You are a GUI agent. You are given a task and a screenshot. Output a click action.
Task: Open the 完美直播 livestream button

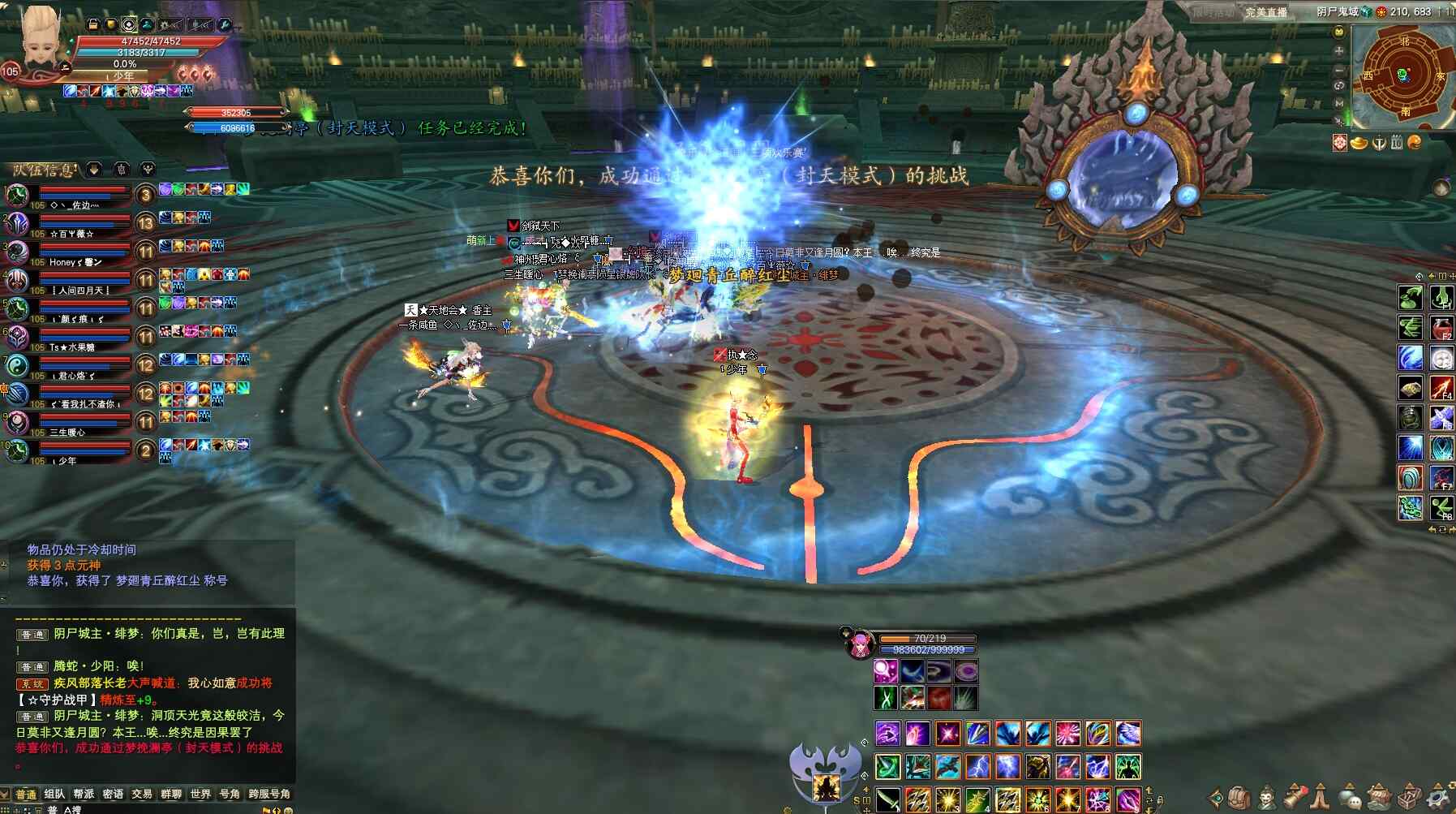coord(1266,11)
